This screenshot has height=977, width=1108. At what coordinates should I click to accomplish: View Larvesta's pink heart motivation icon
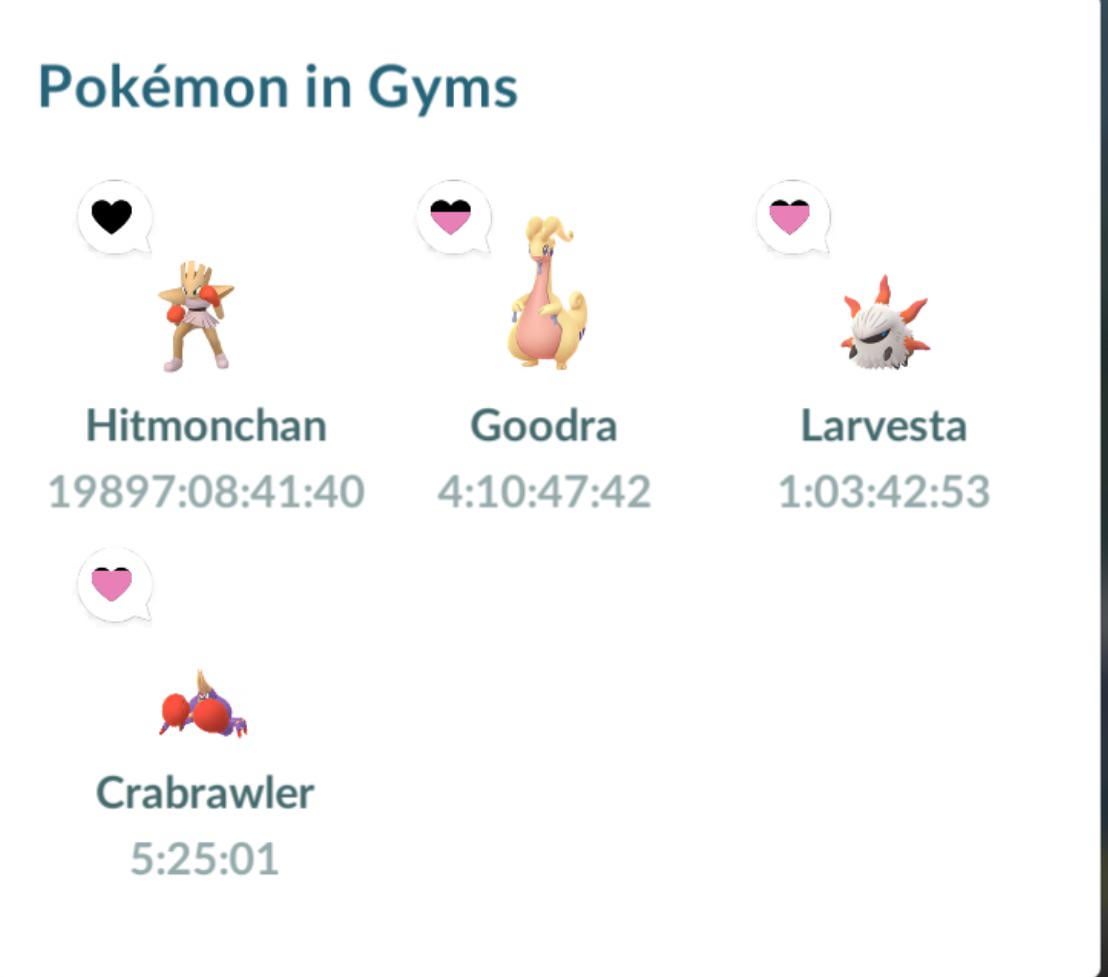pyautogui.click(x=791, y=216)
